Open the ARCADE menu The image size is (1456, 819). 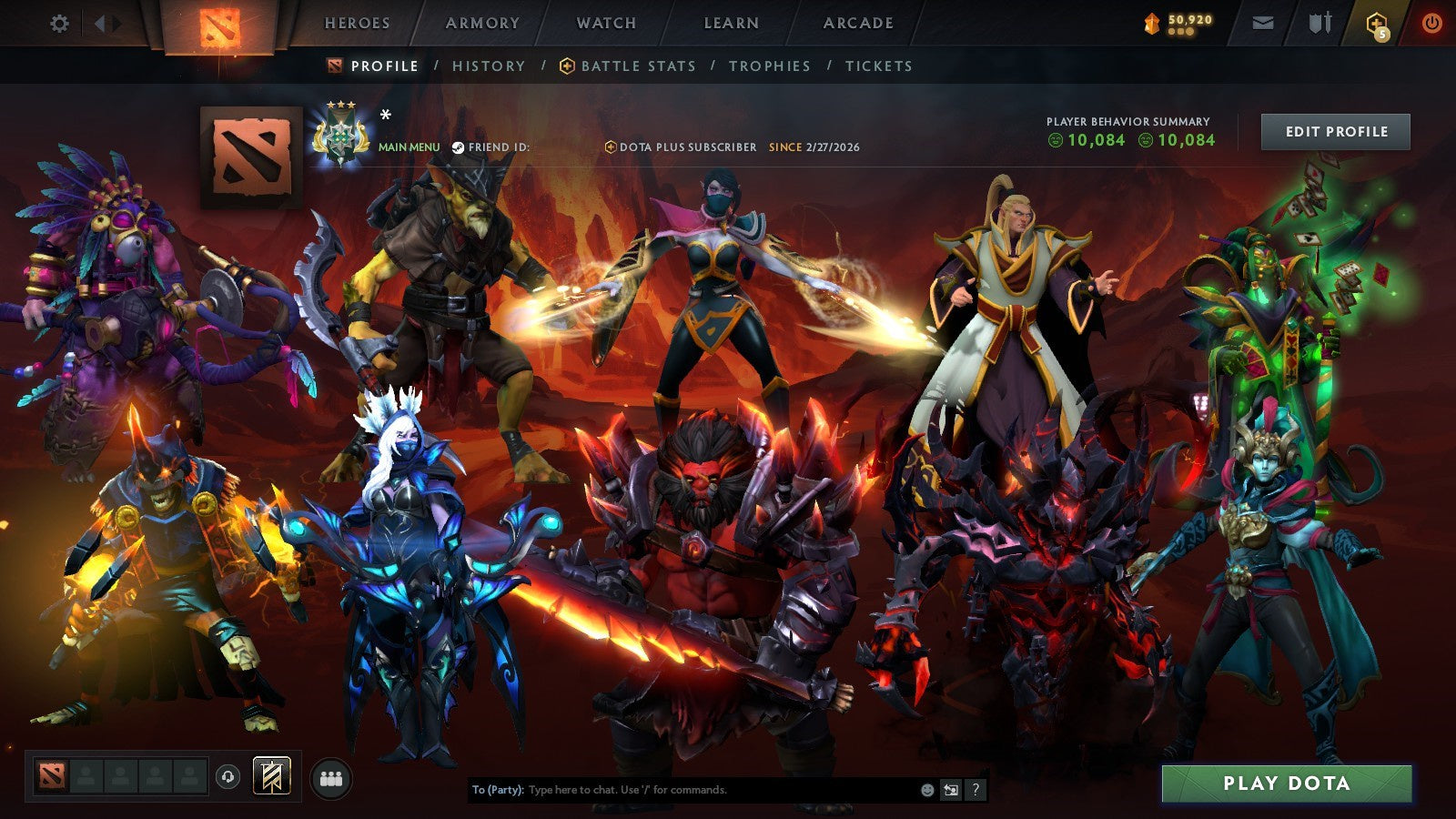click(x=860, y=23)
